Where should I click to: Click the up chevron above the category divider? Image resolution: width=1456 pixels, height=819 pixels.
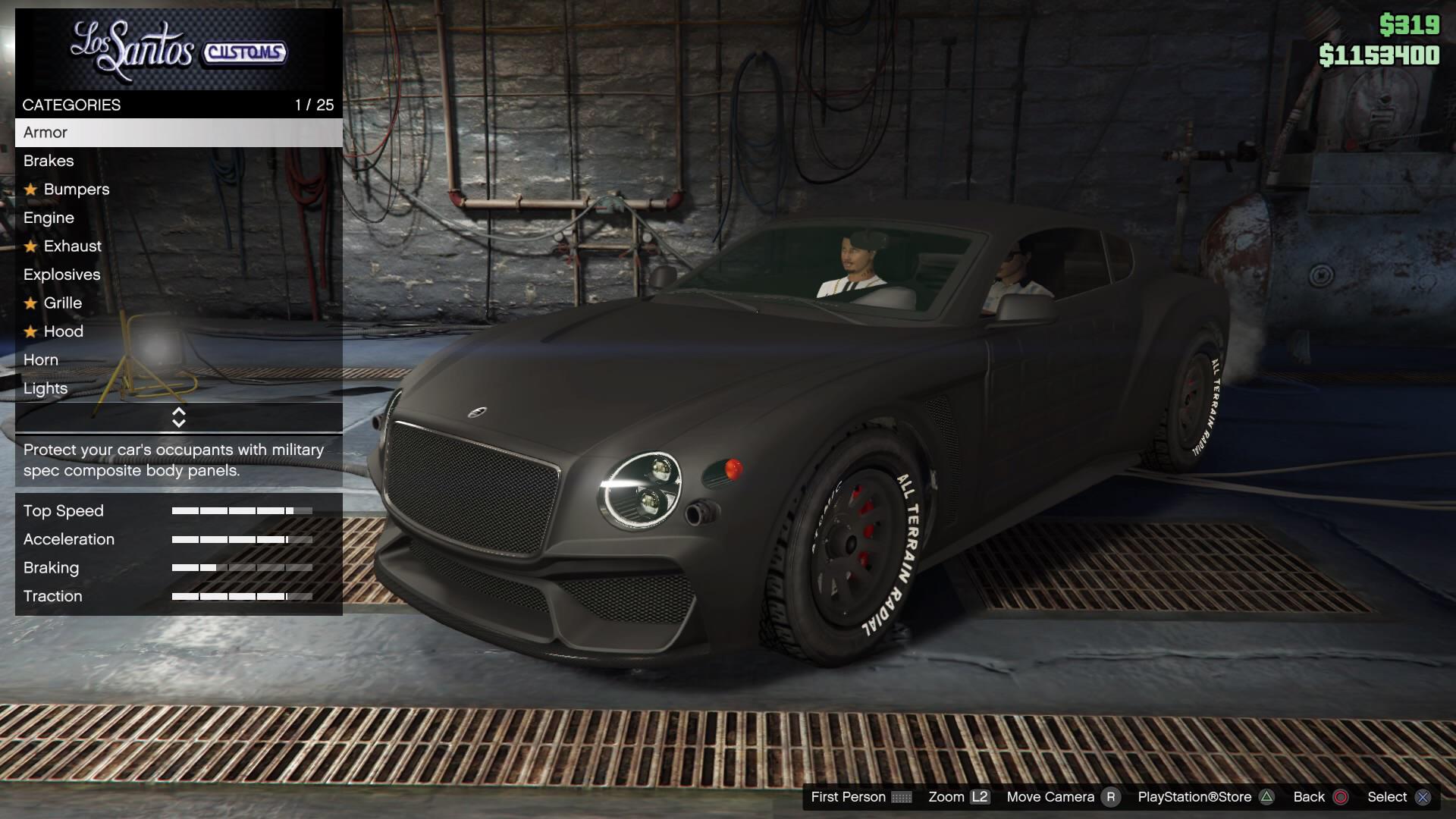[179, 411]
